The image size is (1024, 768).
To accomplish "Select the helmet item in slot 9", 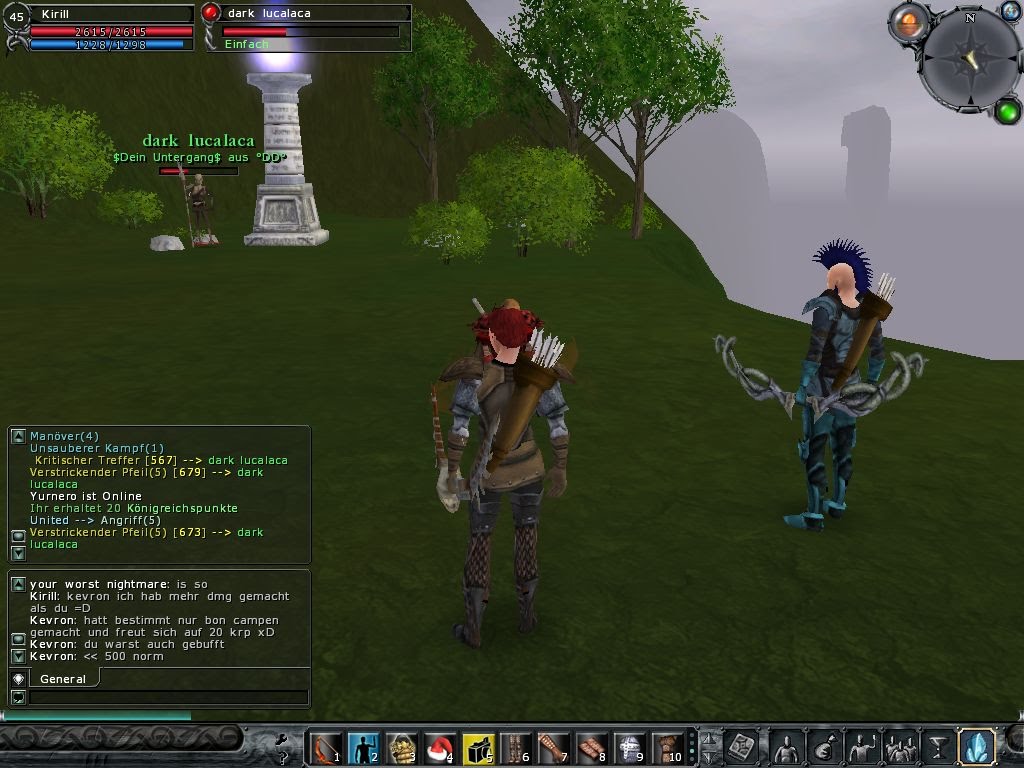I will point(630,748).
